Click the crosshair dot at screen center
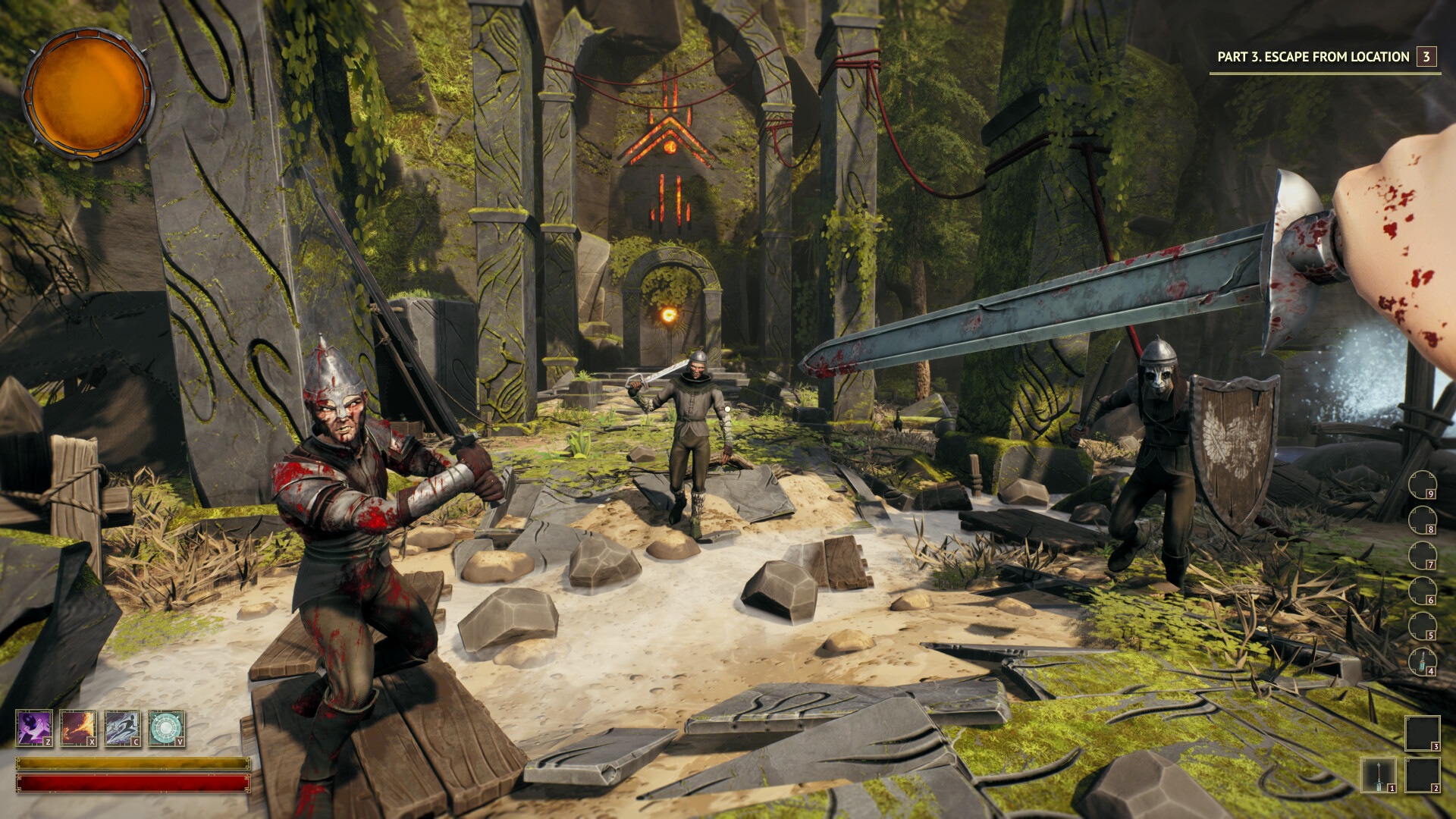The width and height of the screenshot is (1456, 819). click(728, 409)
